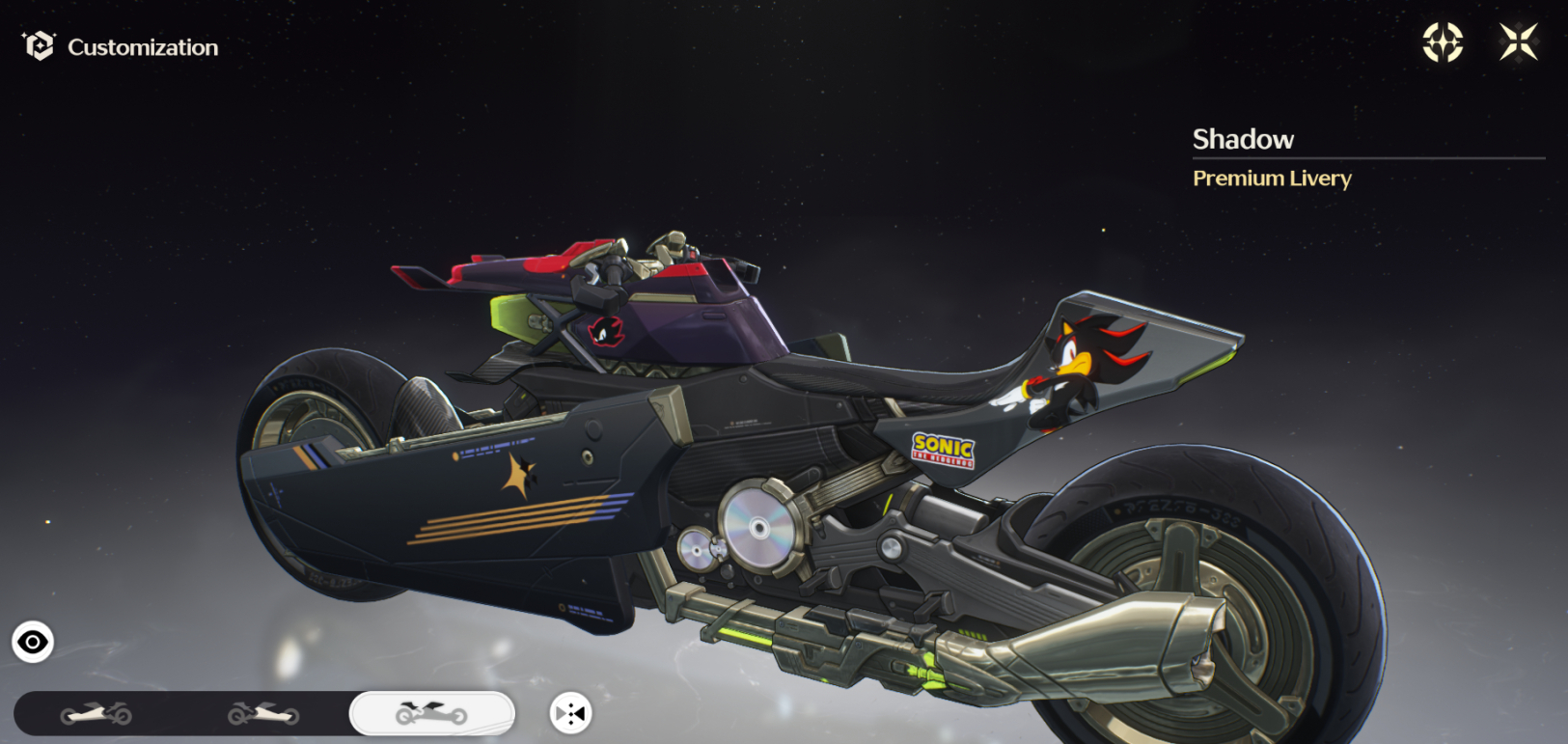Click the circular star emblem icon beside the close button
The image size is (1568, 744).
[1443, 42]
